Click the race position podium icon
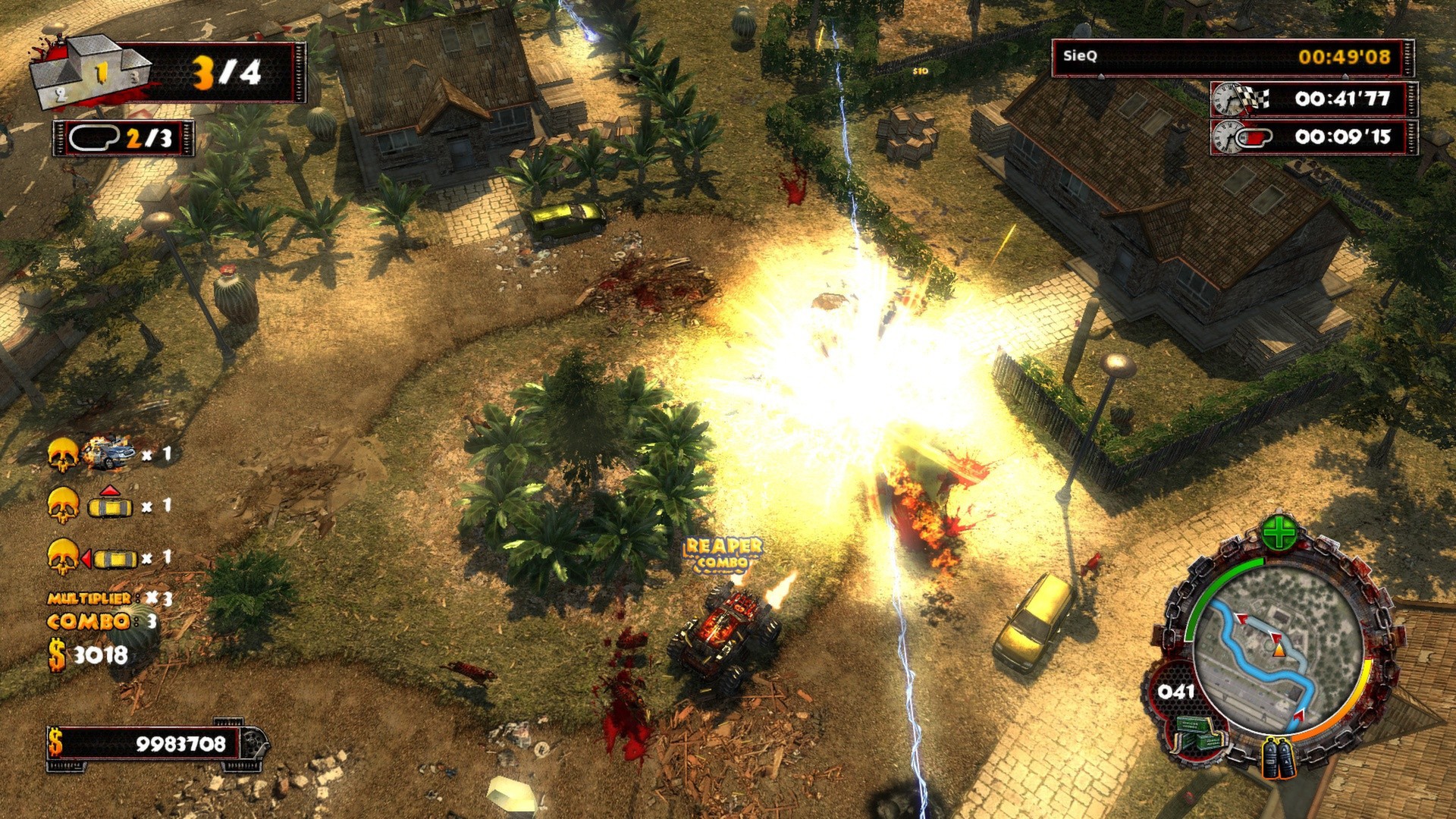Image resolution: width=1456 pixels, height=819 pixels. (x=89, y=73)
